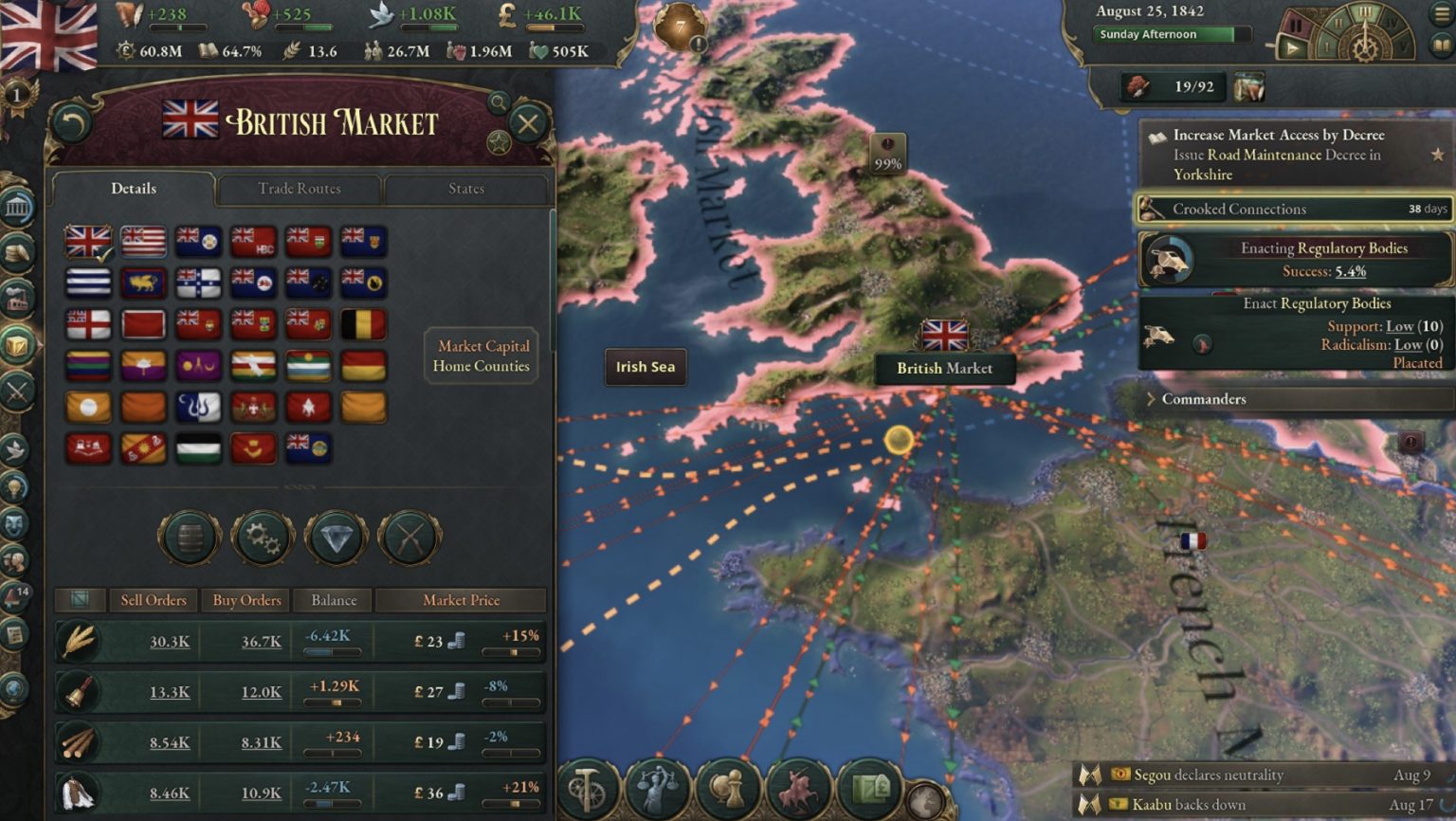Switch to the States tab
1456x821 pixels.
(465, 189)
